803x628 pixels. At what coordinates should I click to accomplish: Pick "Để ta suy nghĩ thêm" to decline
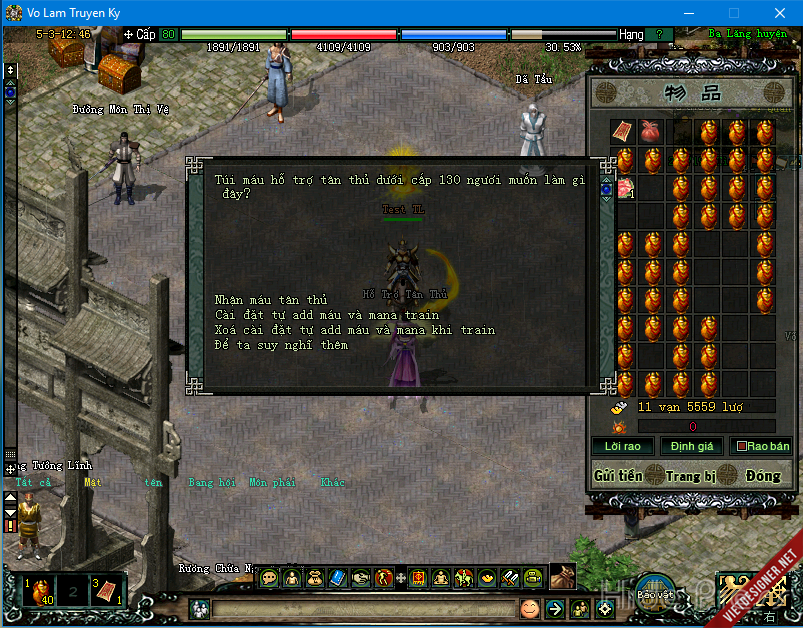coord(281,345)
